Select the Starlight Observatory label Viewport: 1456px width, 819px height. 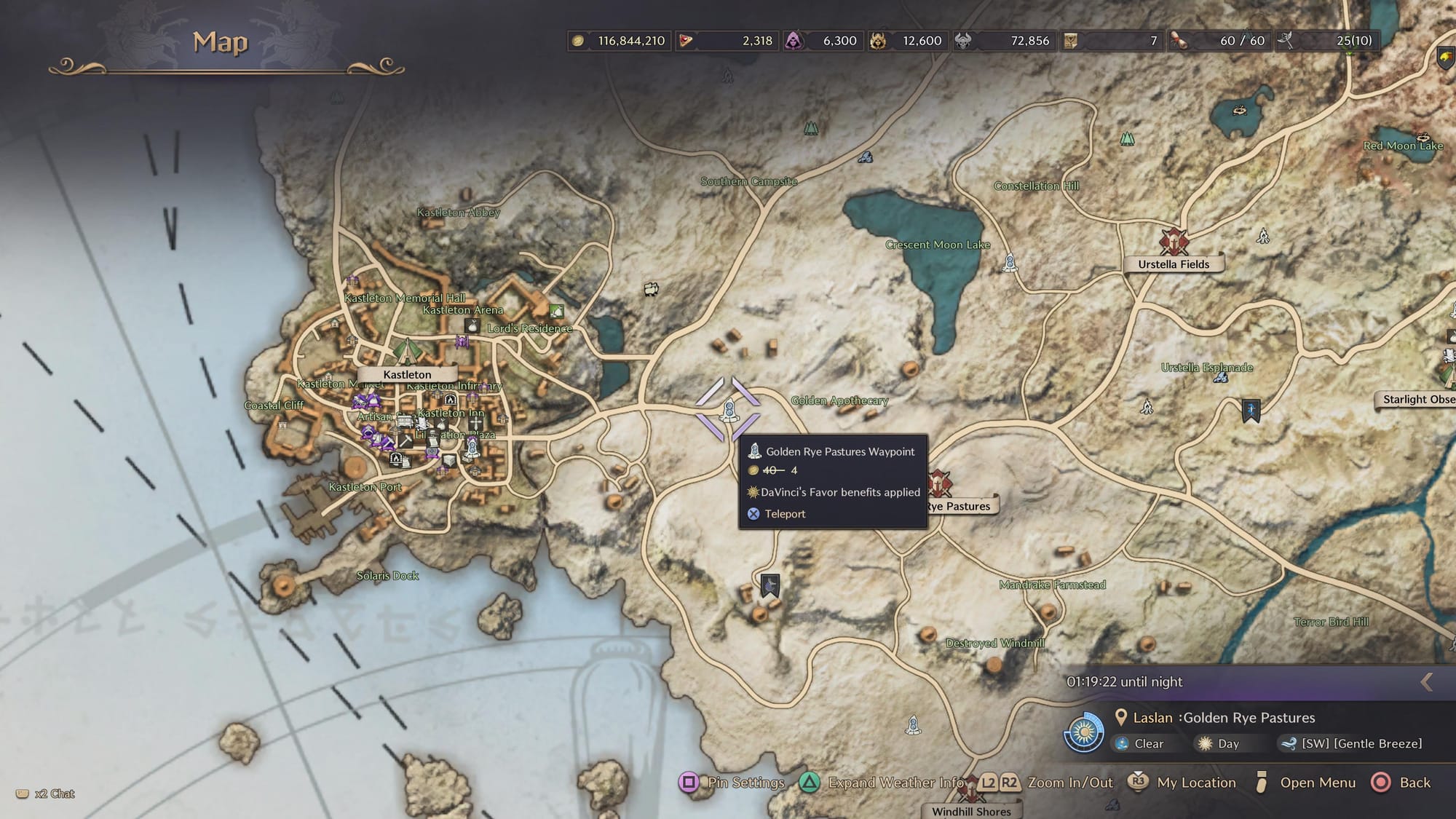[x=1417, y=399]
